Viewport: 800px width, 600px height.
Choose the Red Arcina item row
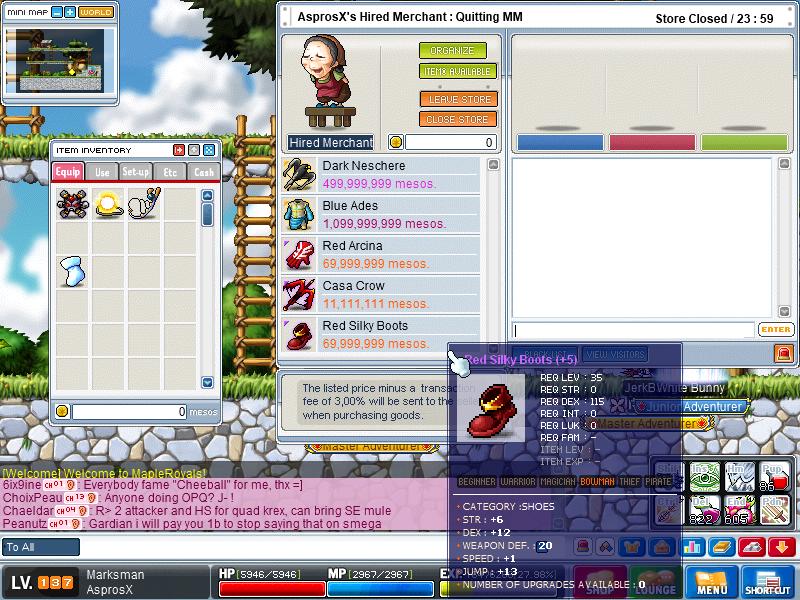tap(381, 255)
